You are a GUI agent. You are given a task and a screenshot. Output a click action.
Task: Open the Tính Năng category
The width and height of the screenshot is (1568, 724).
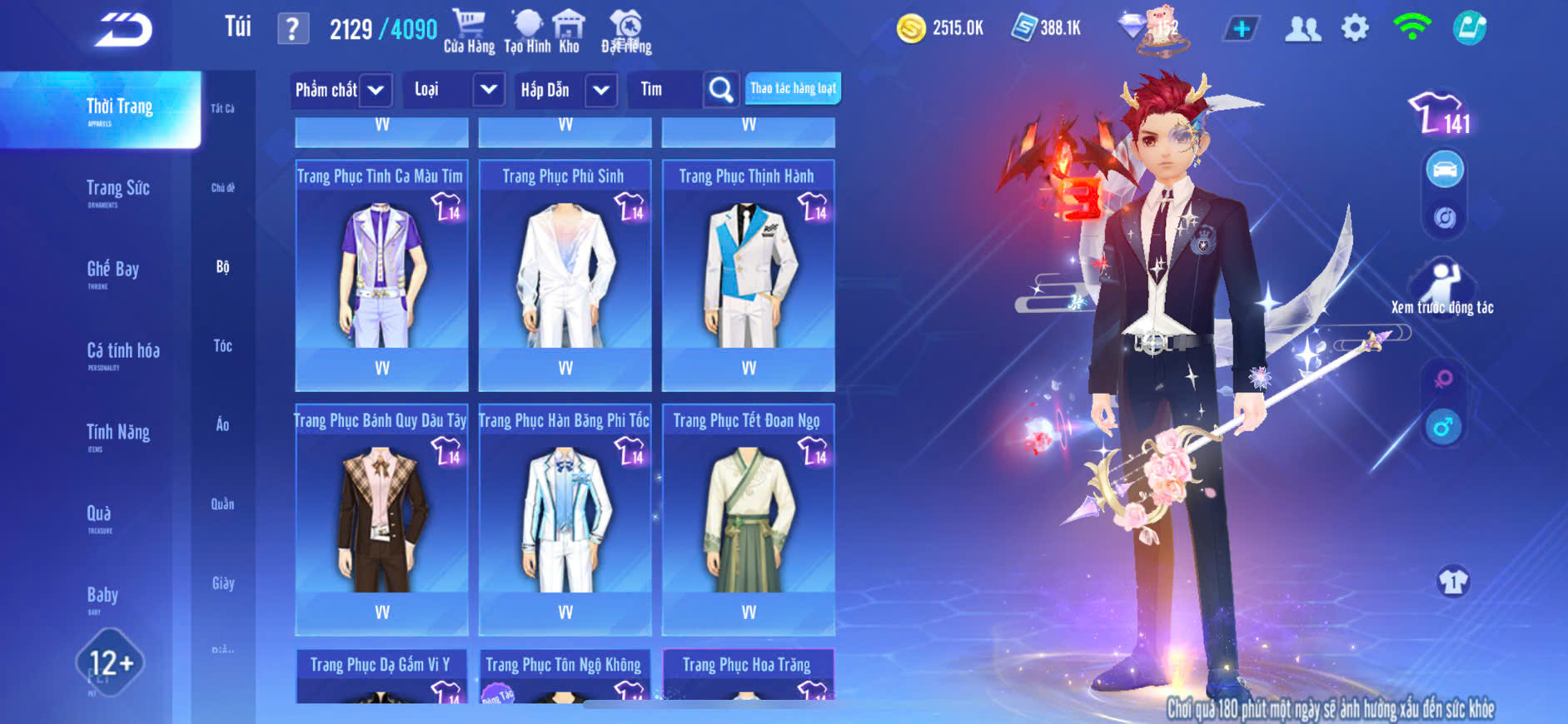coord(117,434)
